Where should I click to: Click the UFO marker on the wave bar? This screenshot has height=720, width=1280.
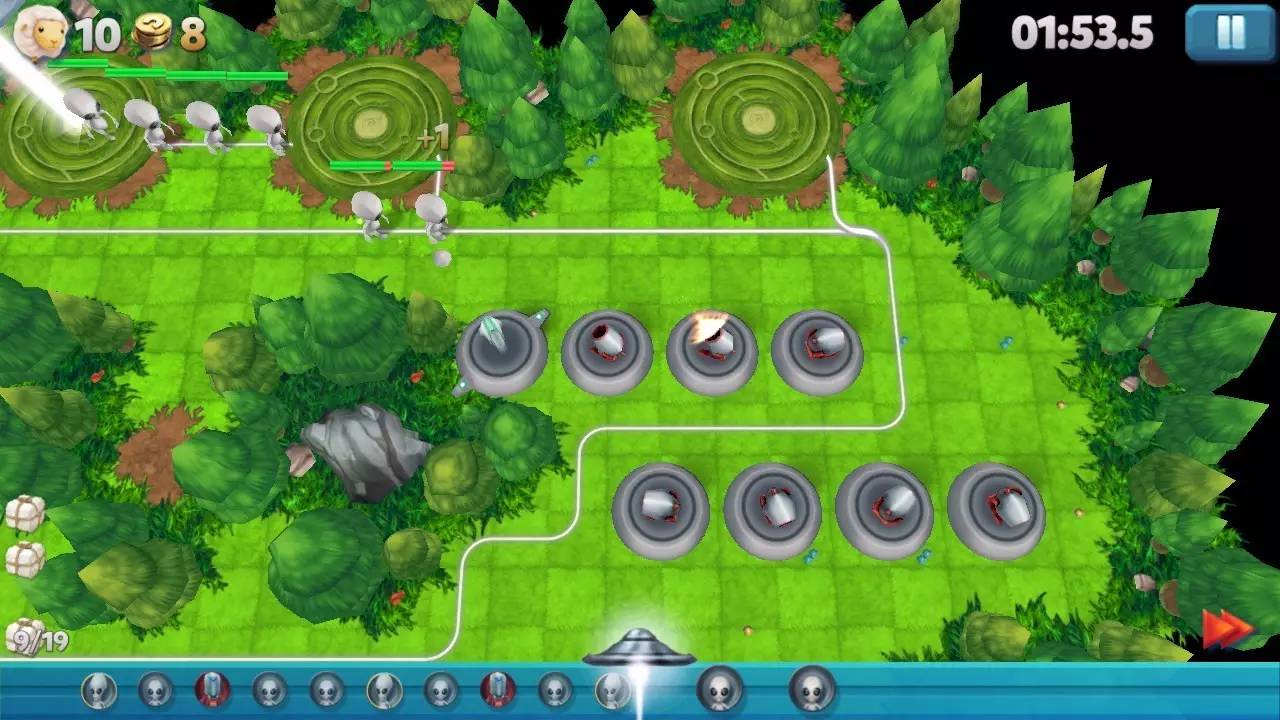coord(638,648)
